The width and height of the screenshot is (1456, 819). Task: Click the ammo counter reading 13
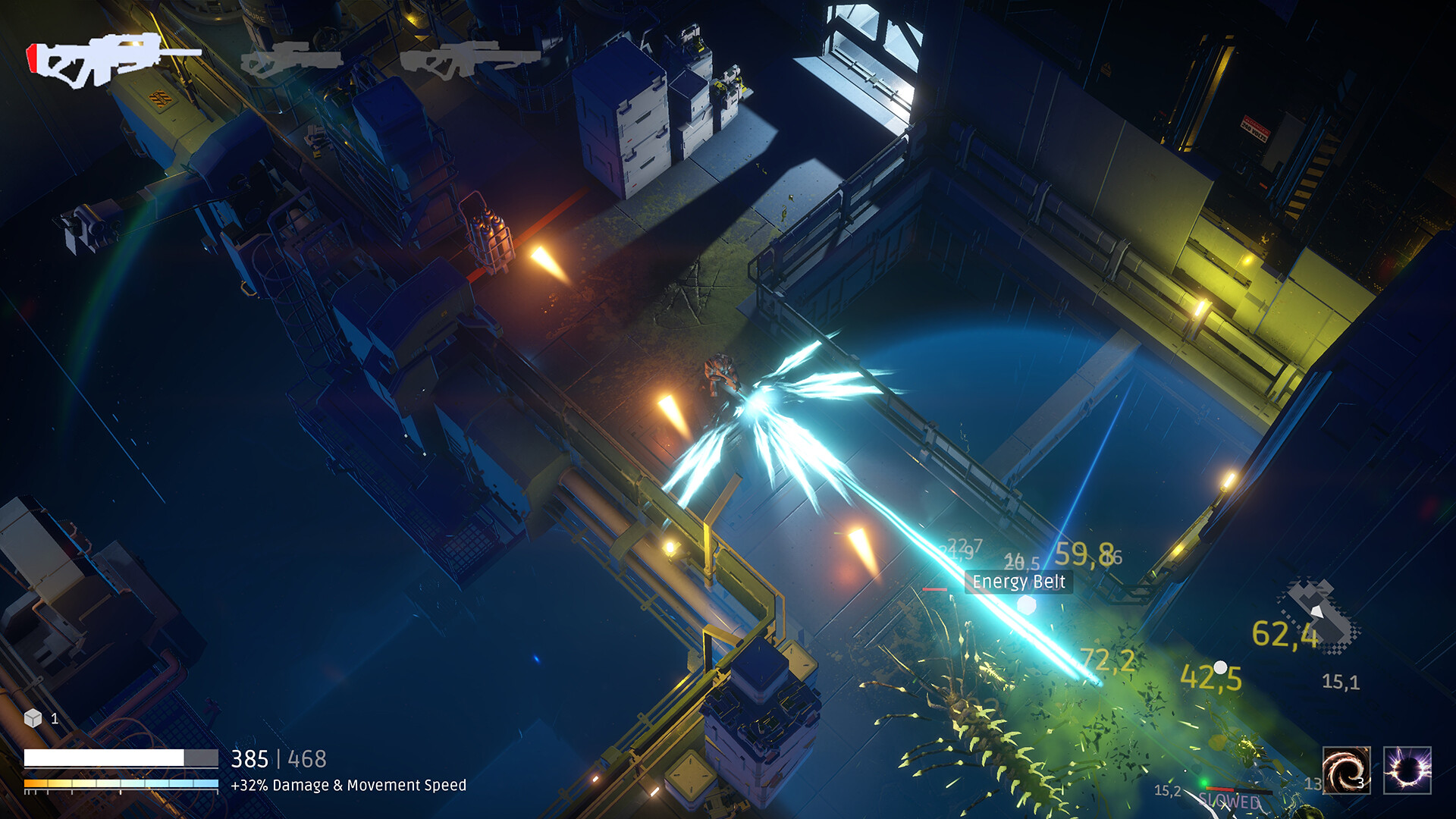[1313, 783]
